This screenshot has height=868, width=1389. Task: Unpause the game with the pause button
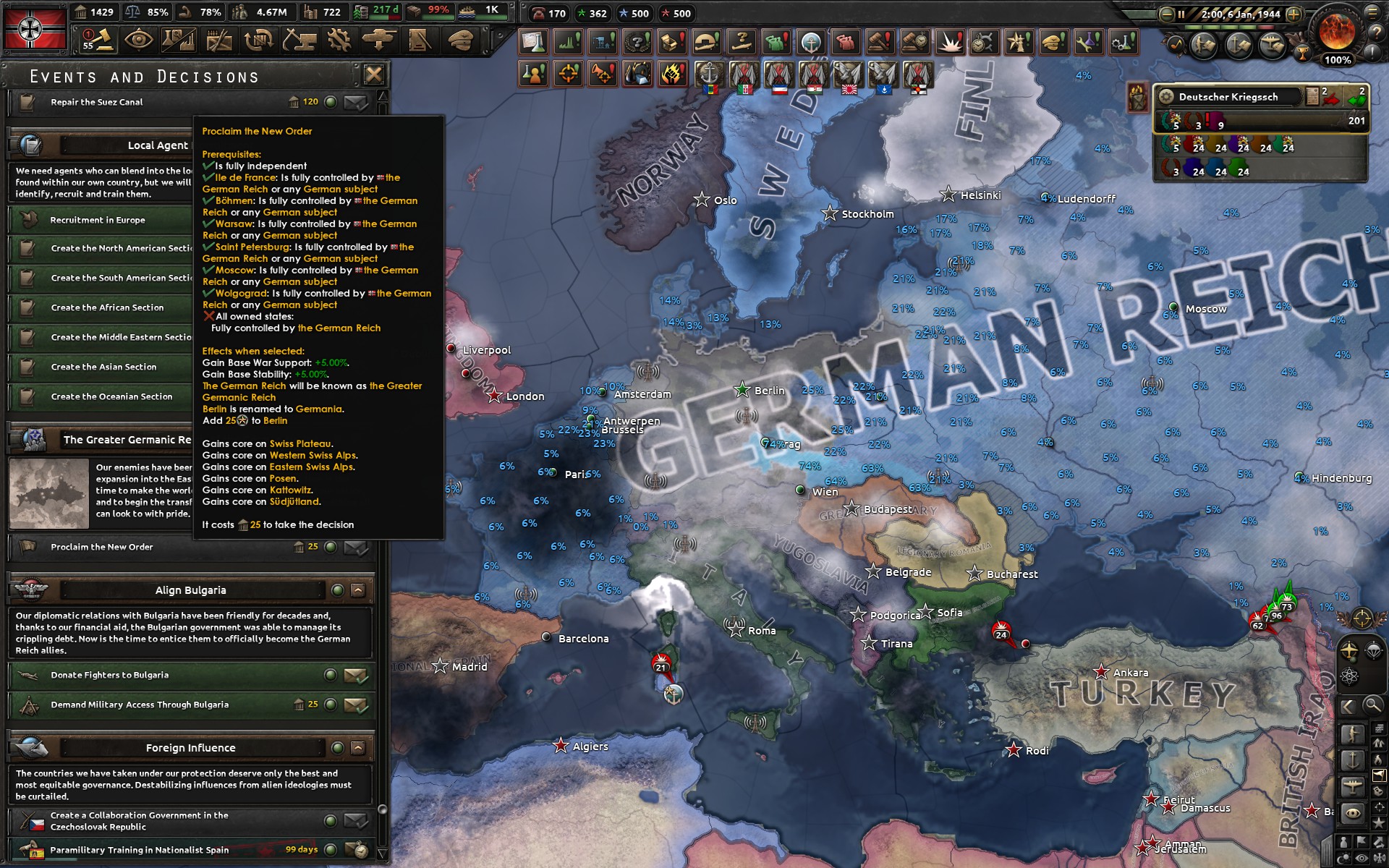tap(1181, 14)
